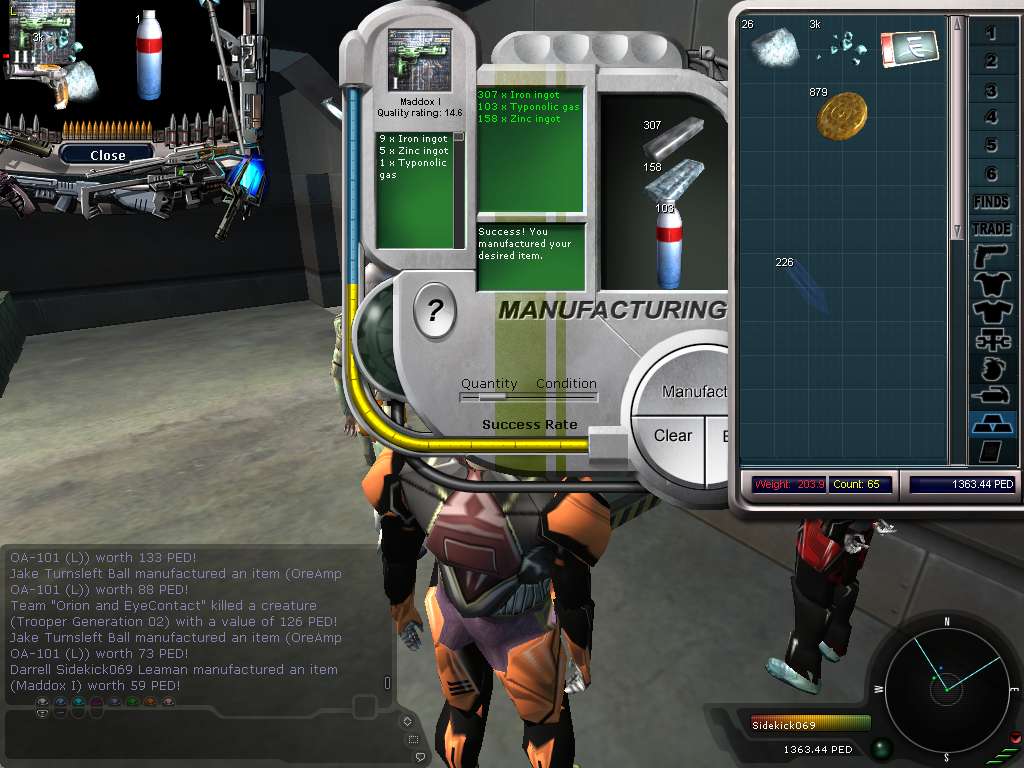Adjust the Quantity/Condition slider
This screenshot has height=768, width=1024.
click(x=492, y=397)
